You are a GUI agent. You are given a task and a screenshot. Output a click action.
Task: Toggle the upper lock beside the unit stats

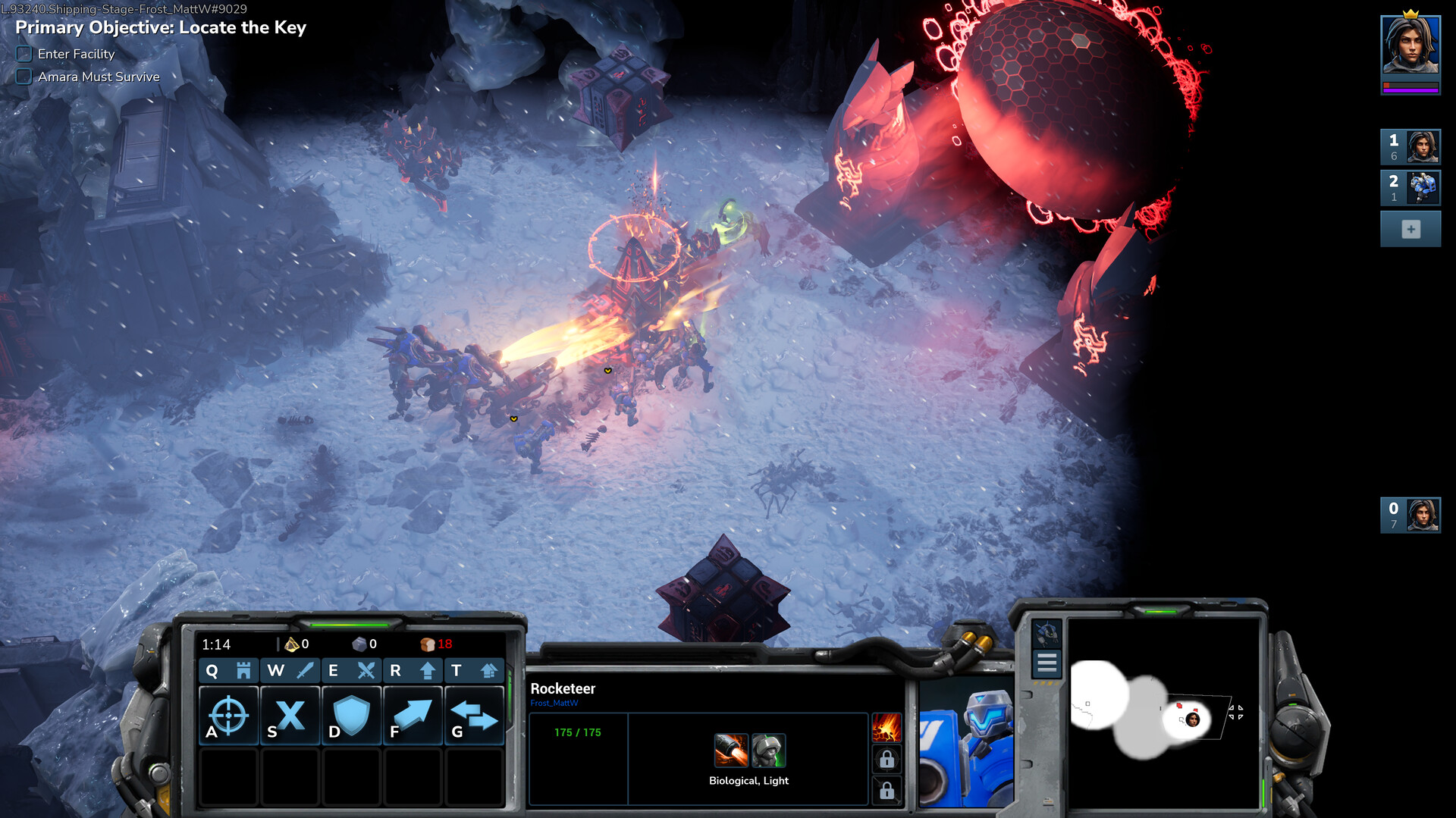886,758
